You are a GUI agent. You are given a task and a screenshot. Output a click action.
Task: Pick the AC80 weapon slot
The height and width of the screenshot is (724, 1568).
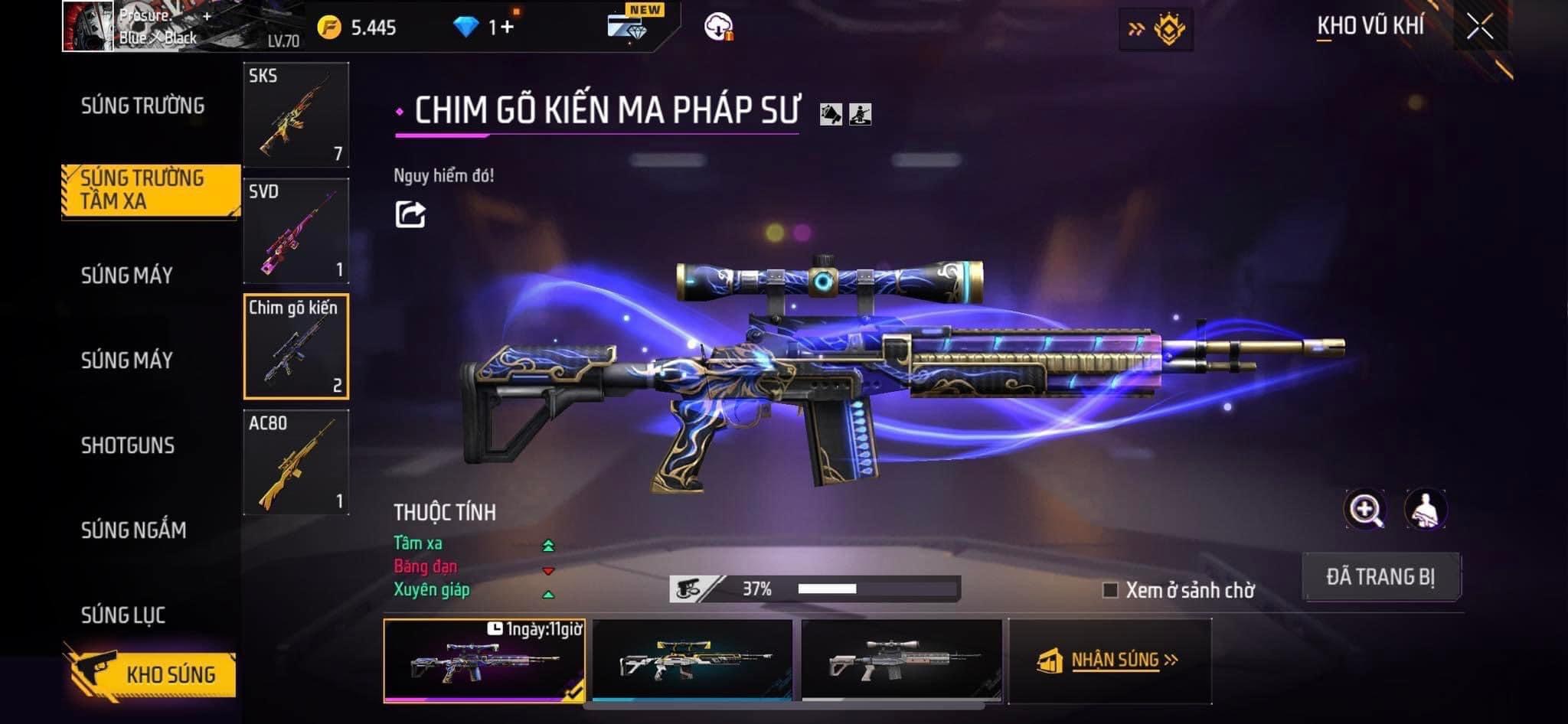pyautogui.click(x=296, y=462)
